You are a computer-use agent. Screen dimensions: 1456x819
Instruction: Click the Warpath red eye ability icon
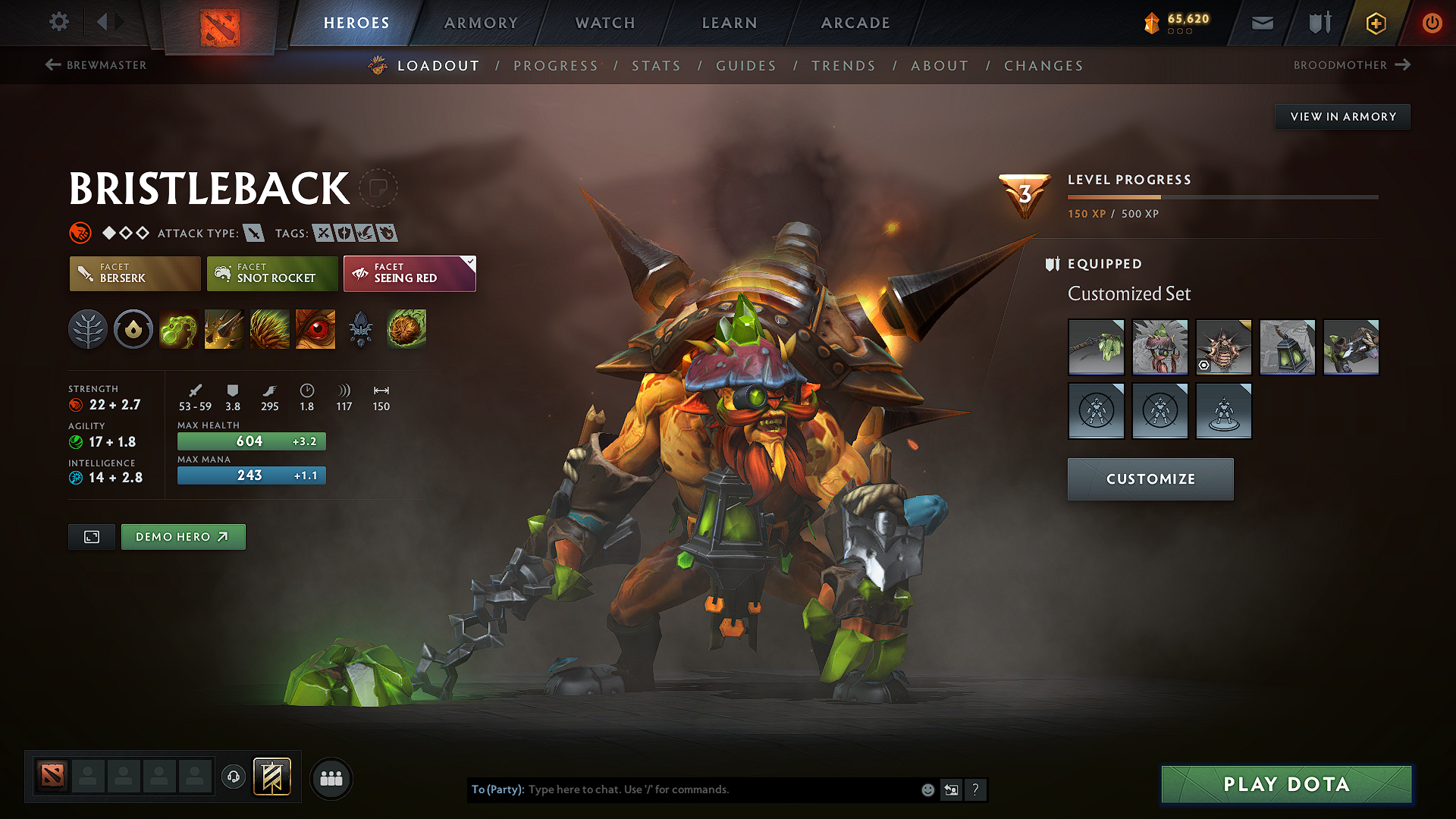click(315, 329)
